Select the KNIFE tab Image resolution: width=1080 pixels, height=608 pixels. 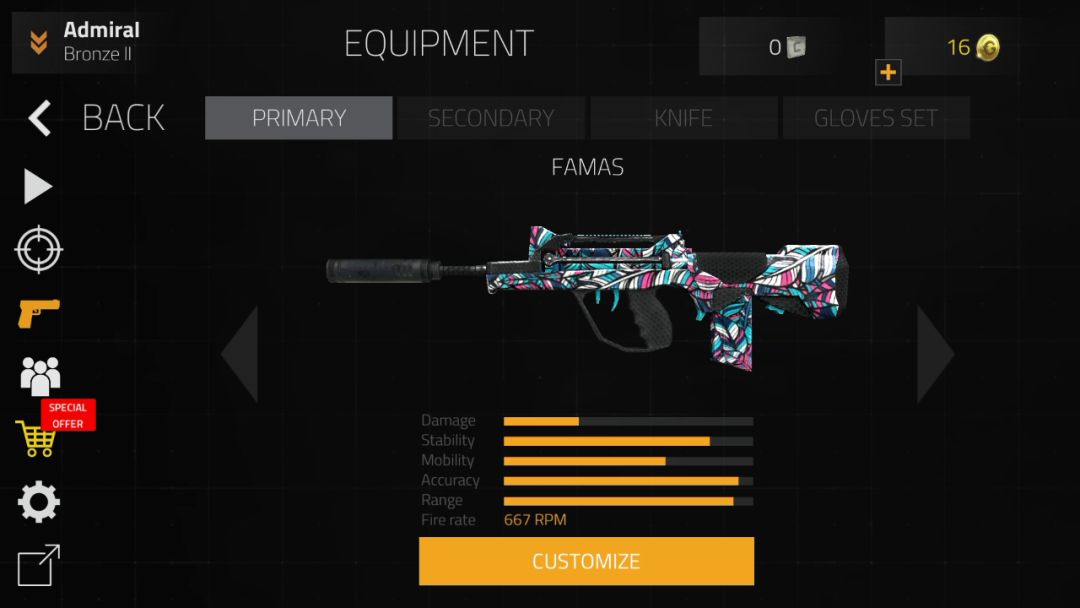click(684, 118)
